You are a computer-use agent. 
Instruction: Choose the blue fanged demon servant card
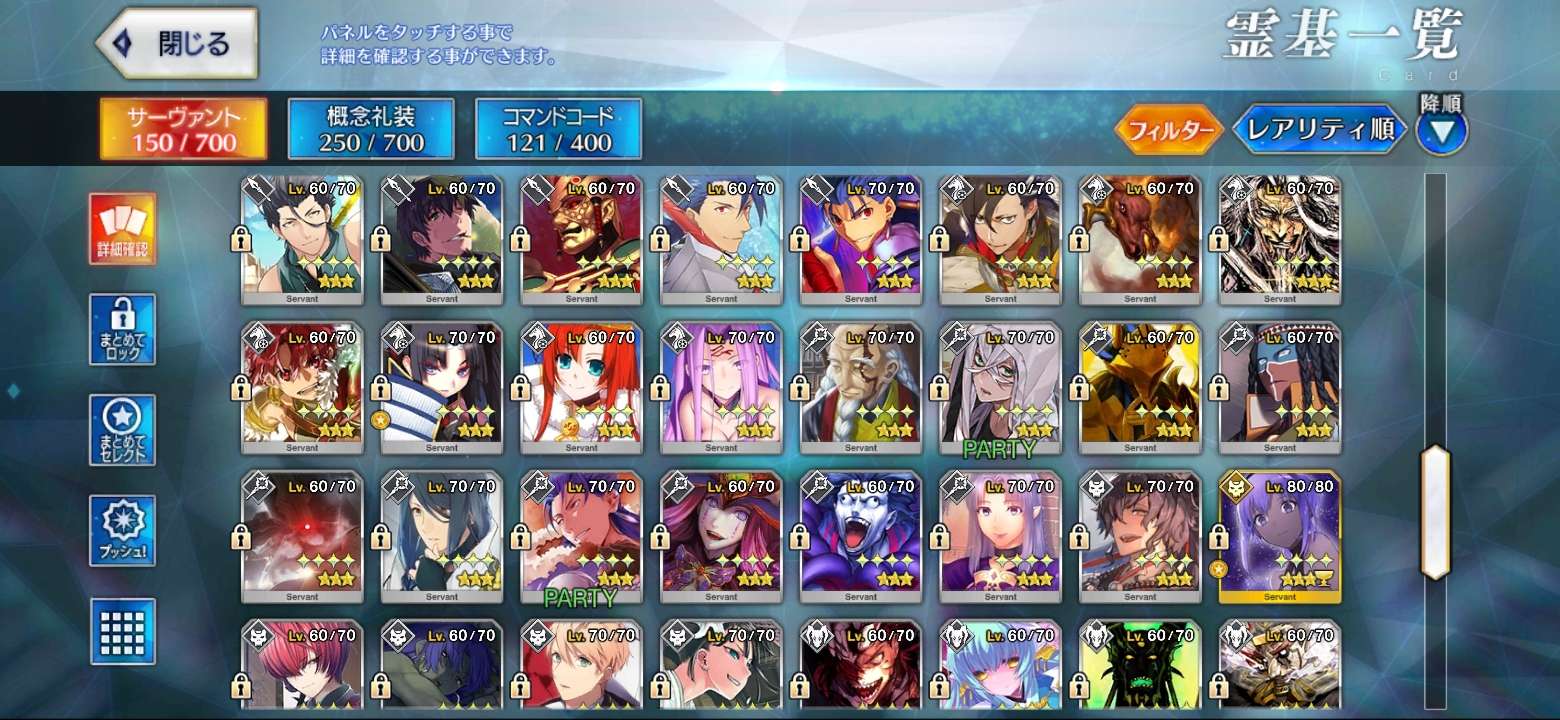(860, 537)
